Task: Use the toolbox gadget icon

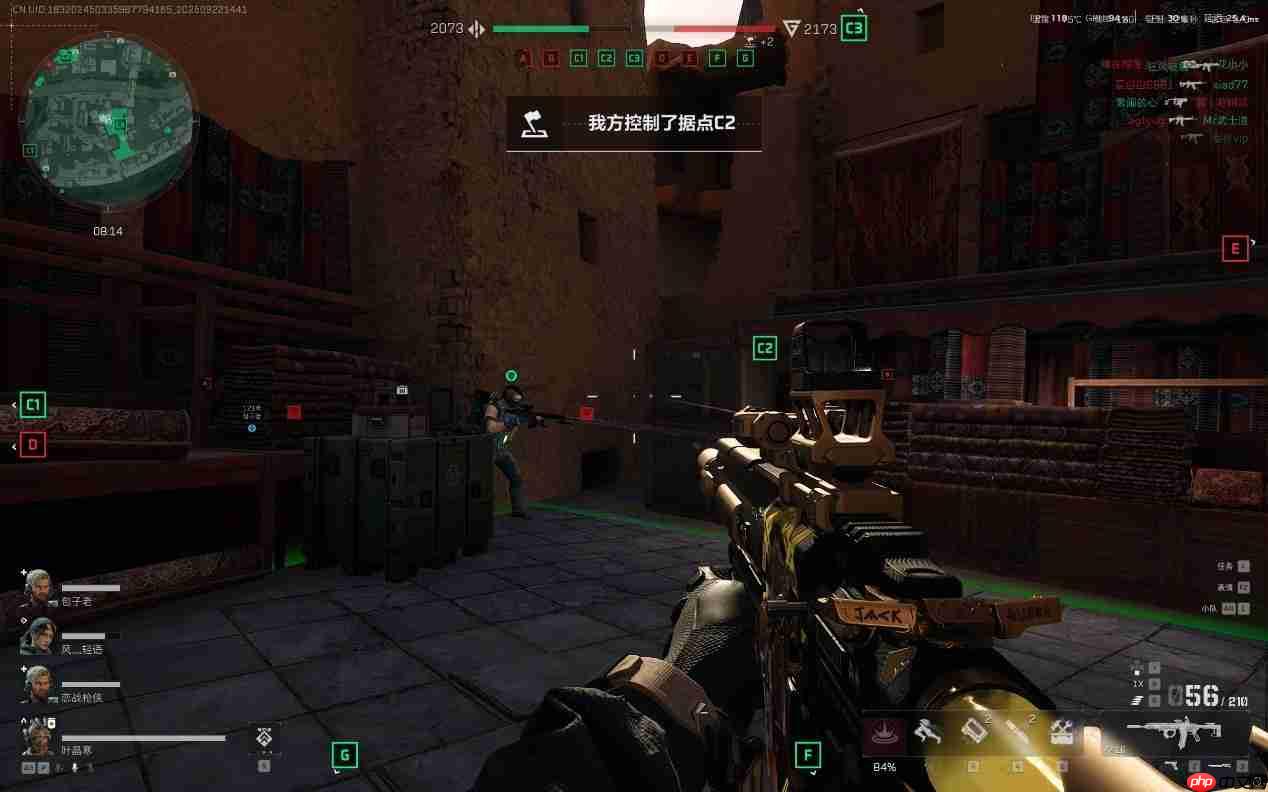Action: [x=1062, y=733]
